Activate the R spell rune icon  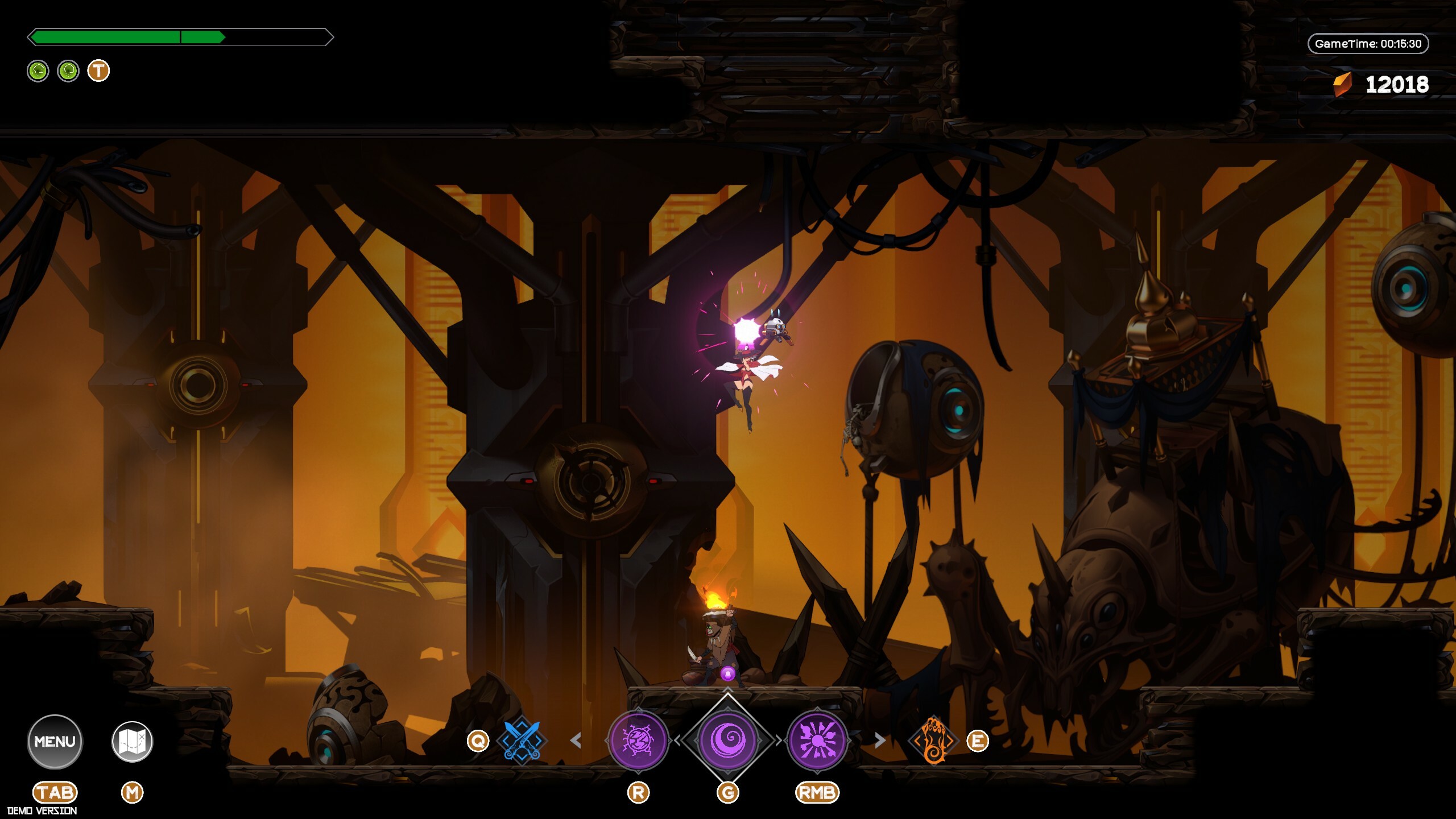(x=639, y=741)
